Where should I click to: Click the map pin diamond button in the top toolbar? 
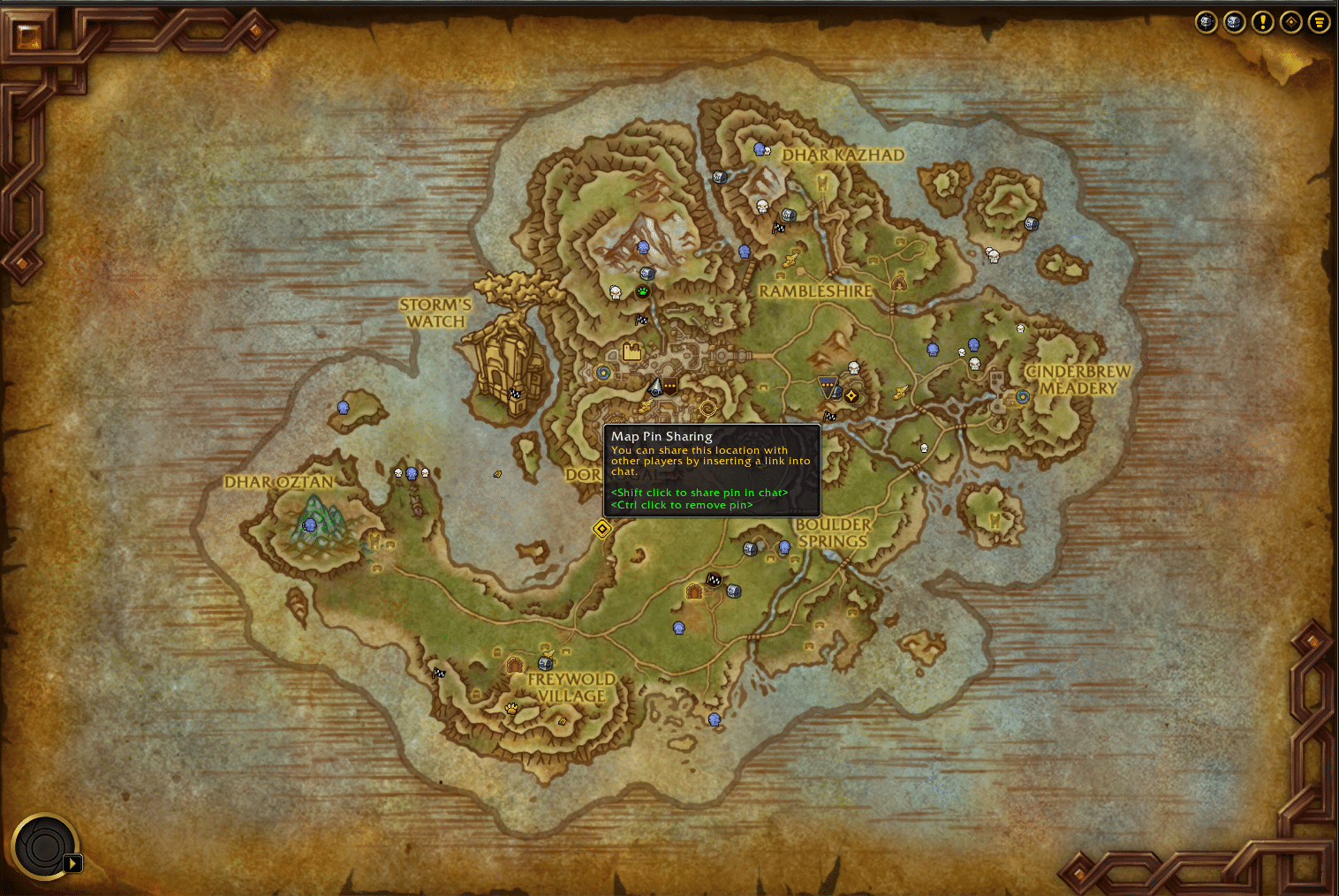coord(1290,22)
